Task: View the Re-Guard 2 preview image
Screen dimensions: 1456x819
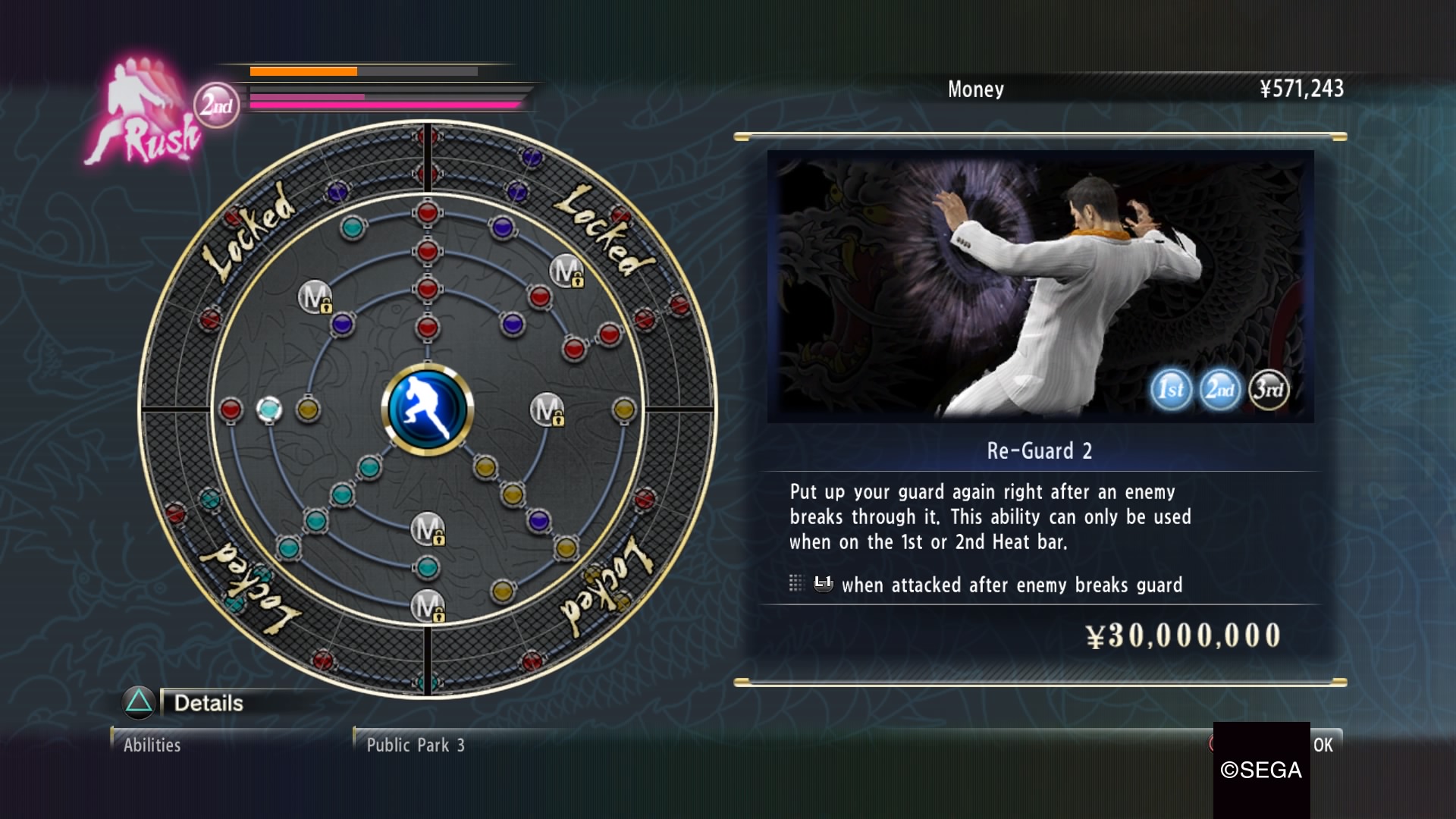Action: (1040, 286)
